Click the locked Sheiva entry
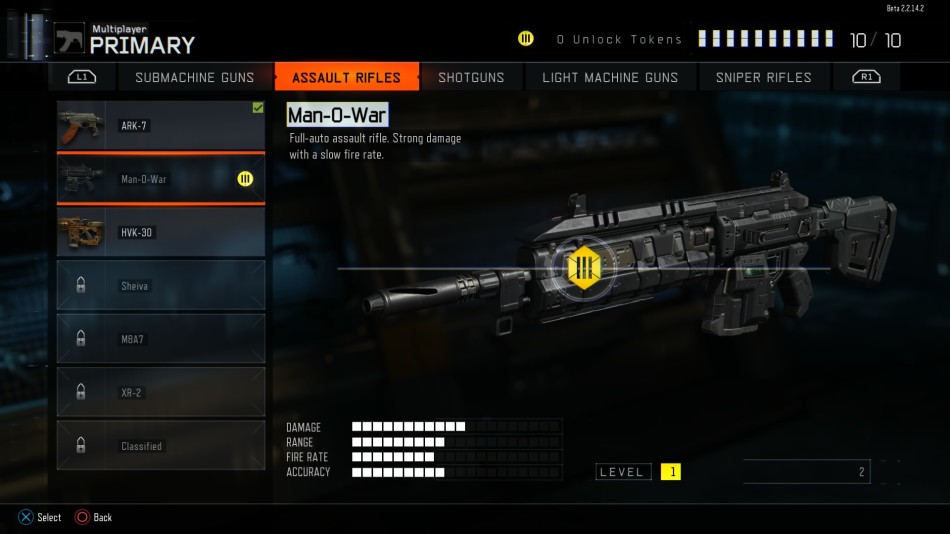The width and height of the screenshot is (950, 534). [x=161, y=286]
